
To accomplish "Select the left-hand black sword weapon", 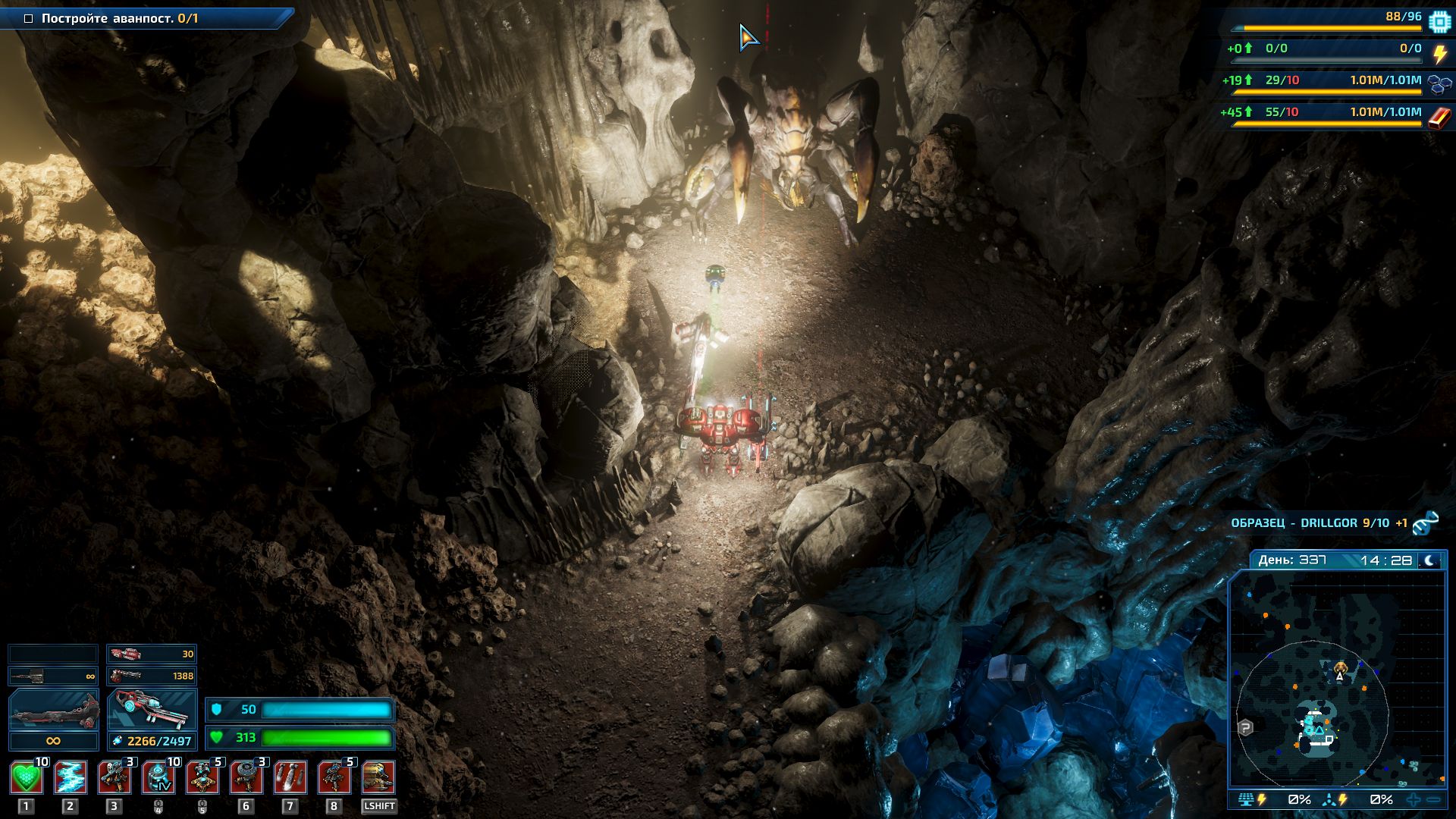I will [x=53, y=711].
